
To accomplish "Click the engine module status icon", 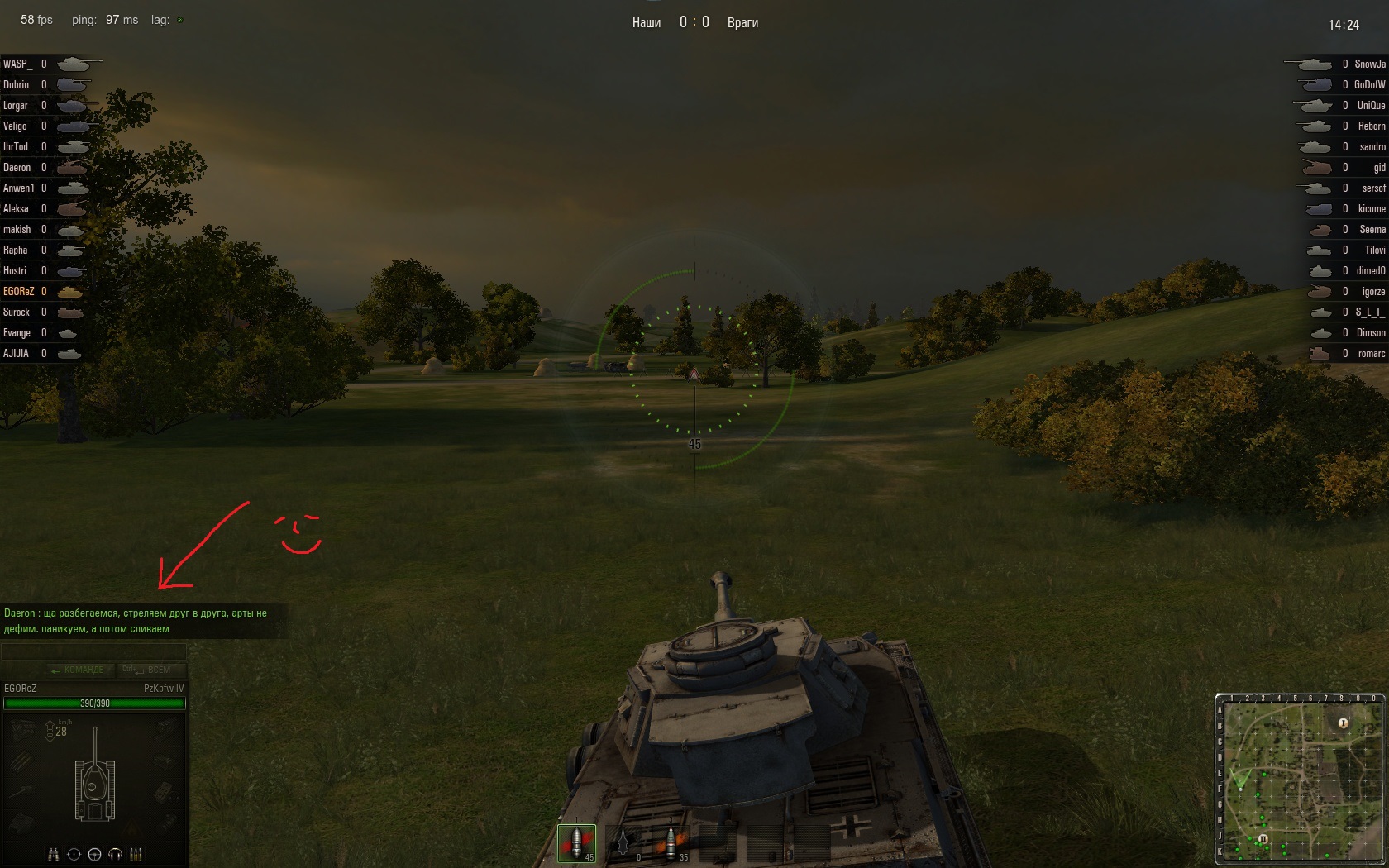I will tap(23, 729).
